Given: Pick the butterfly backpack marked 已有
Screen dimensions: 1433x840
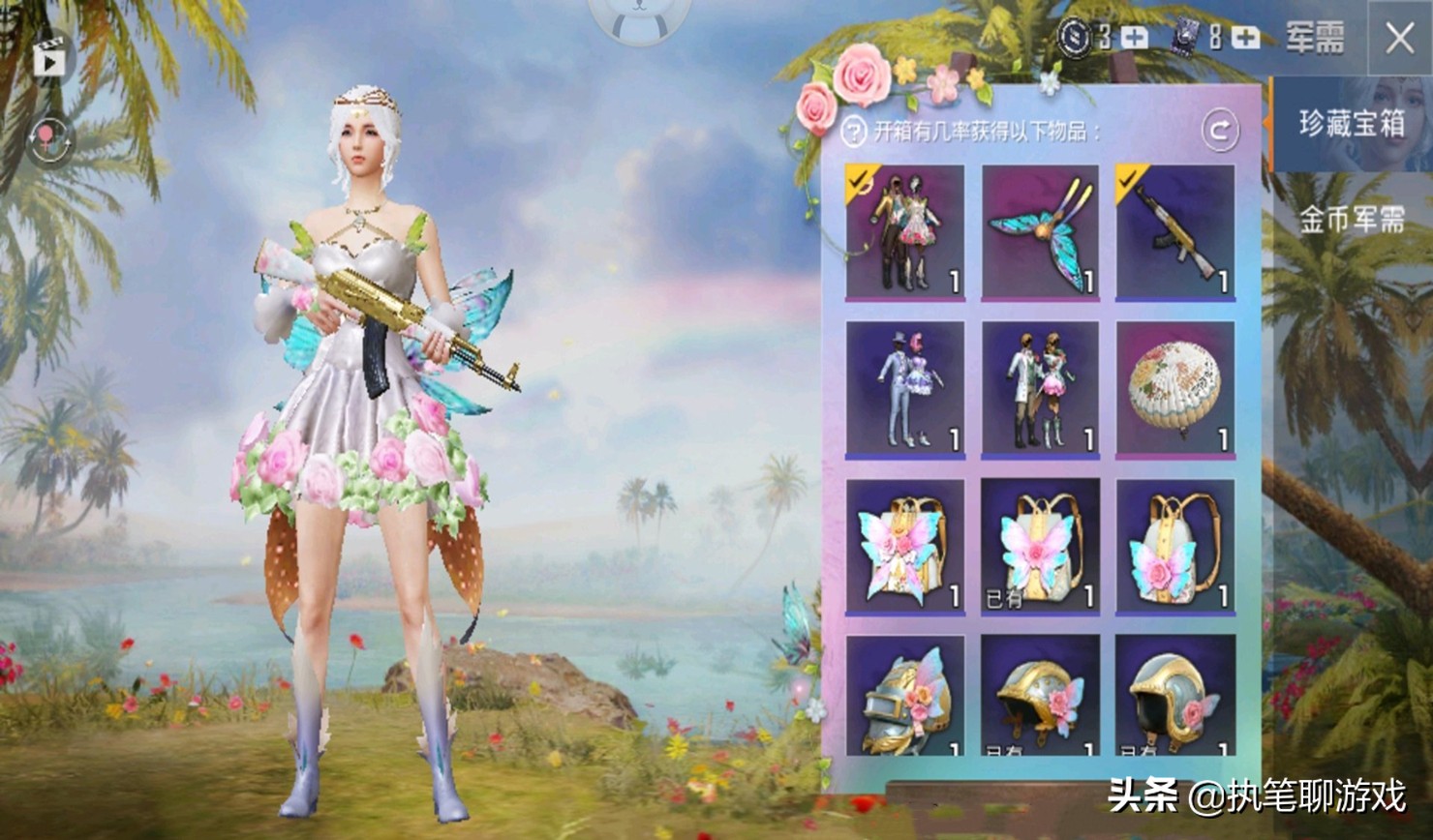Looking at the screenshot, I should pyautogui.click(x=1040, y=547).
